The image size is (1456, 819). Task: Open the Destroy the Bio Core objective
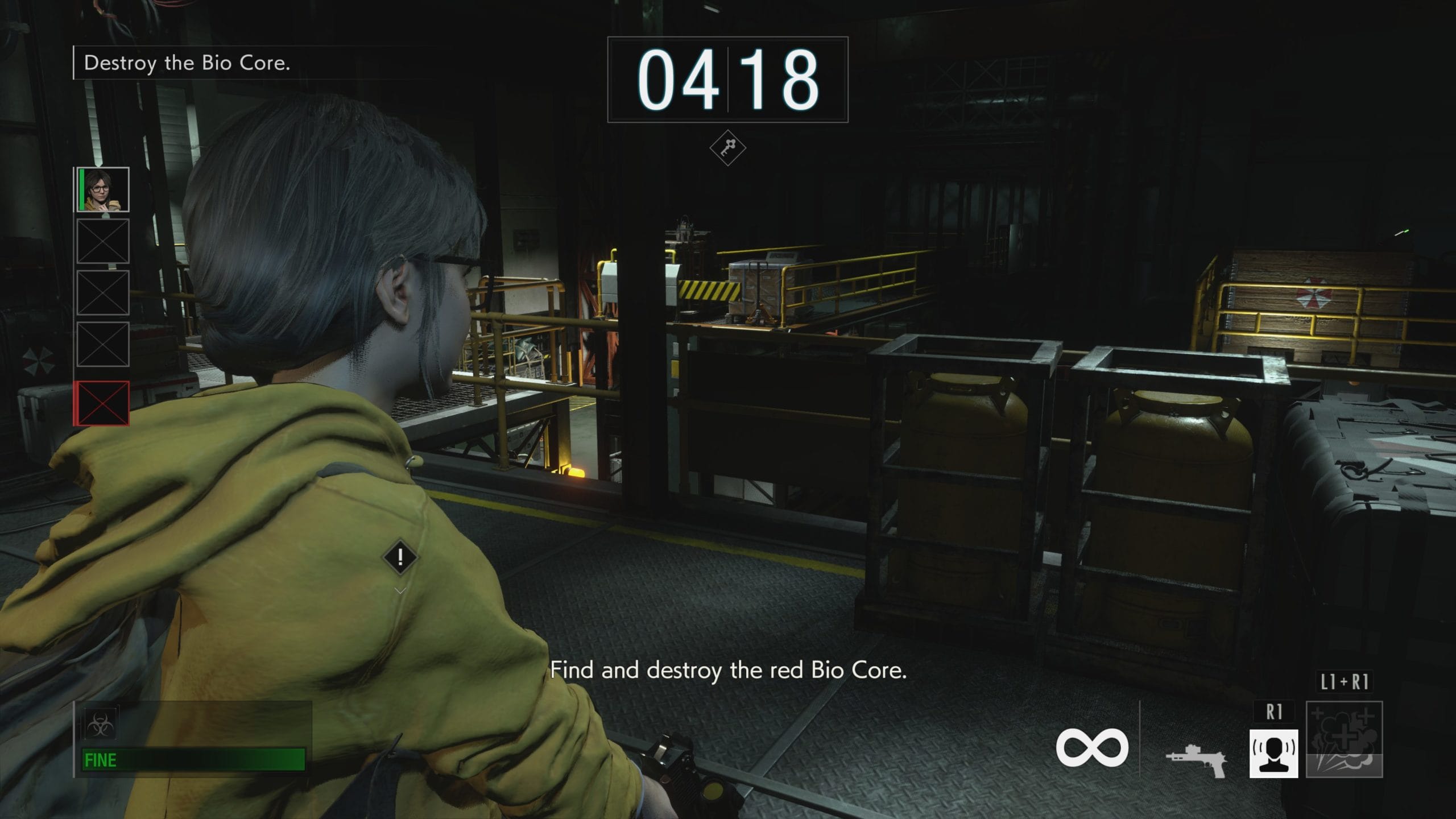coord(187,63)
